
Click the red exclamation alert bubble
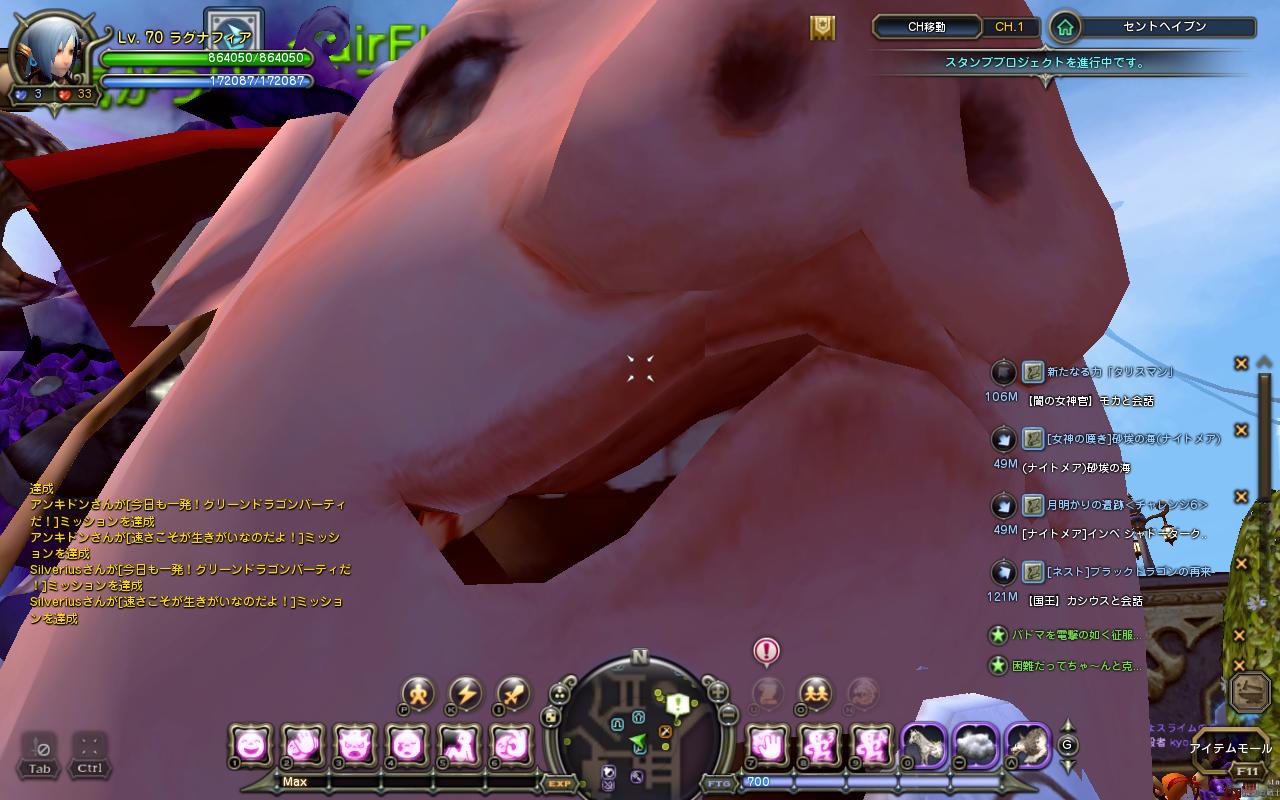coord(766,652)
